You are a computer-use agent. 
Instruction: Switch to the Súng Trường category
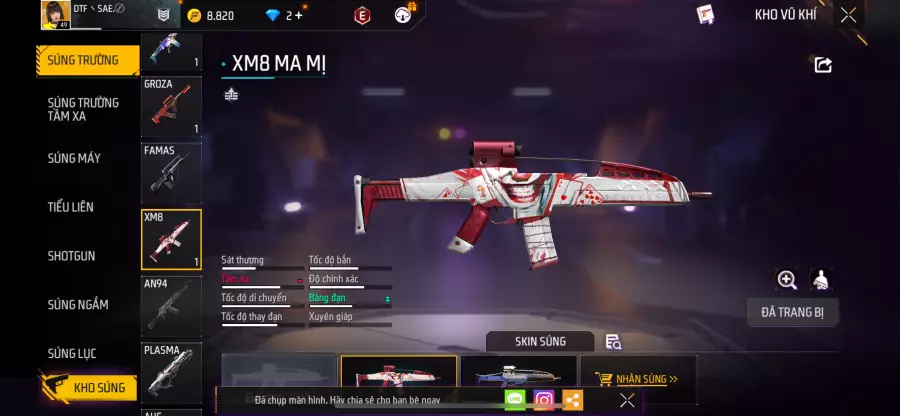pos(84,60)
